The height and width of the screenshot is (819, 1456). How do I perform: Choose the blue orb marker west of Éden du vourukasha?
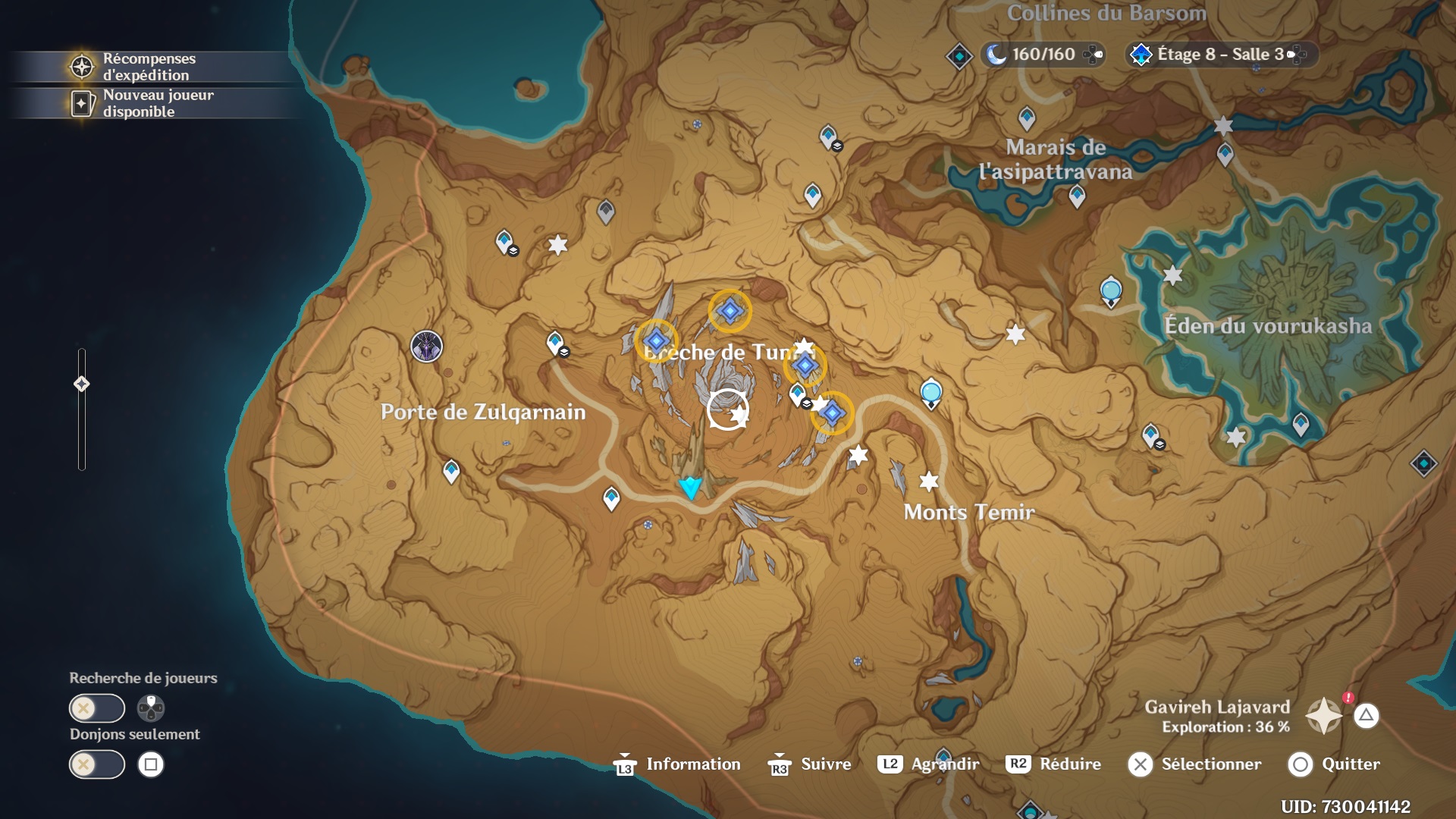(1111, 291)
